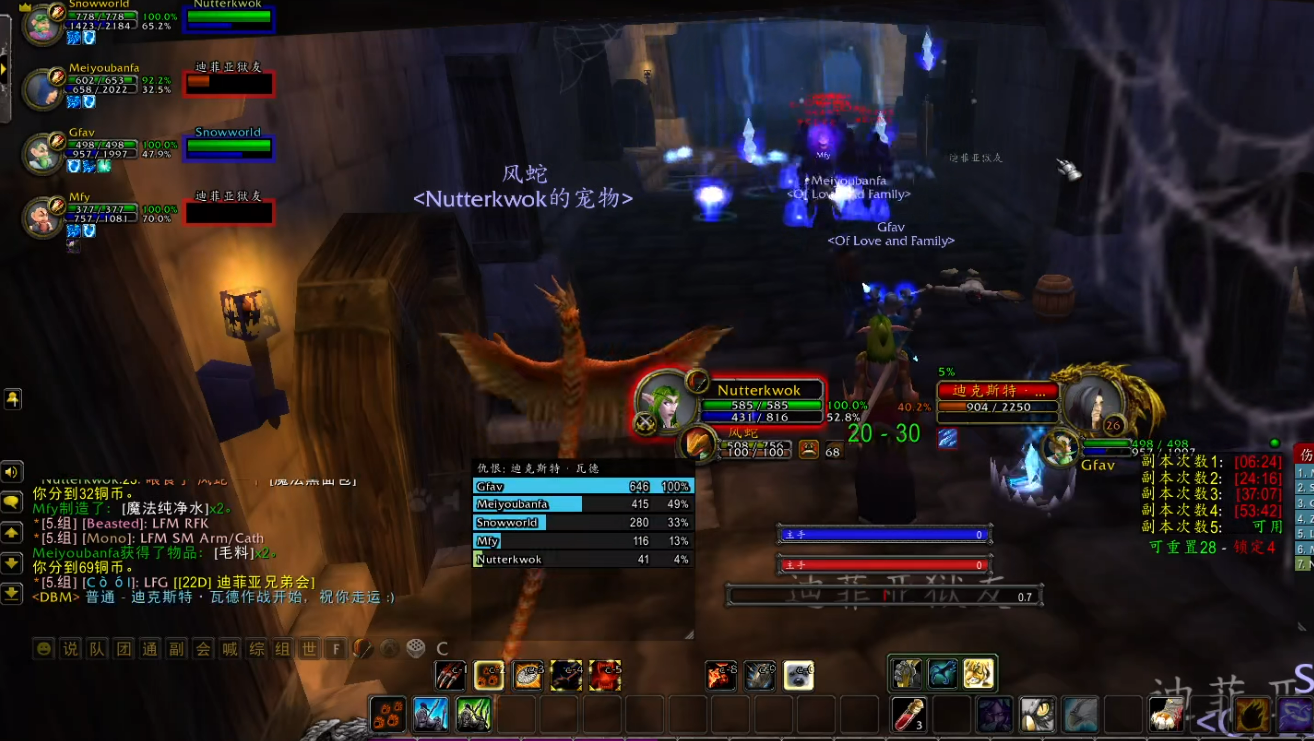Click the white seal pet bar ability
The height and width of the screenshot is (741, 1314).
coord(798,676)
